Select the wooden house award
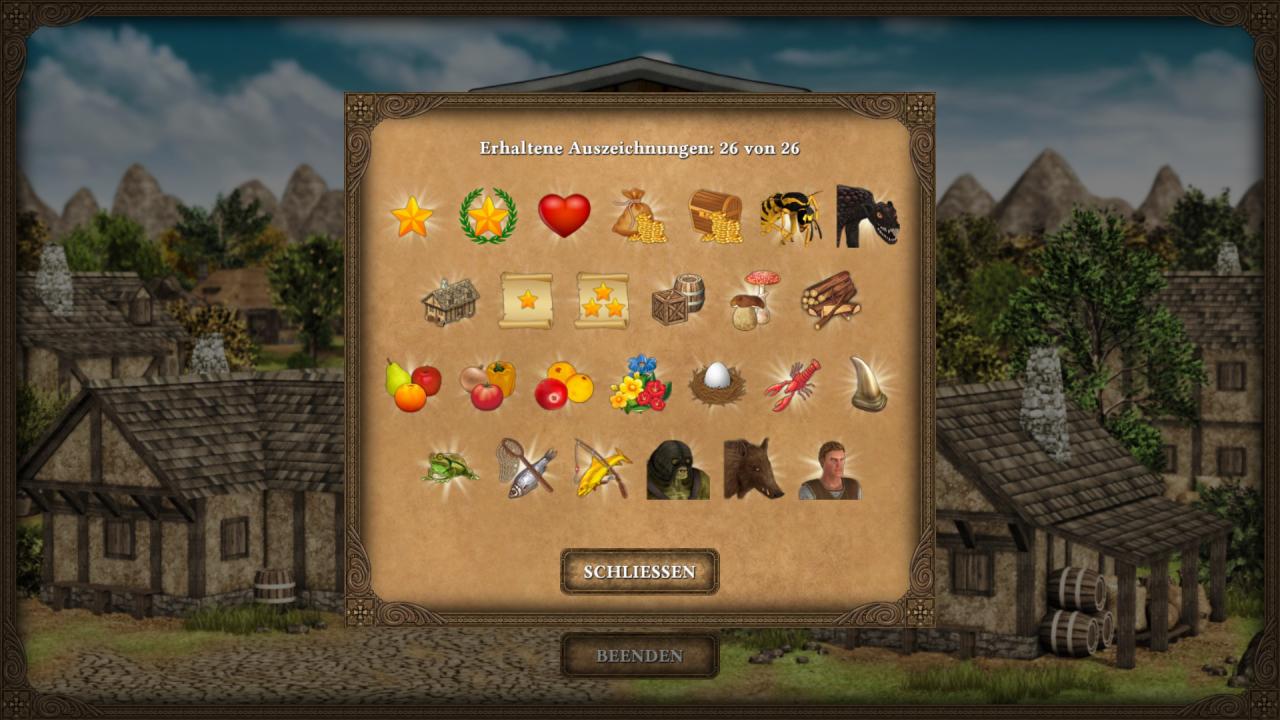The width and height of the screenshot is (1280, 720). pos(450,300)
